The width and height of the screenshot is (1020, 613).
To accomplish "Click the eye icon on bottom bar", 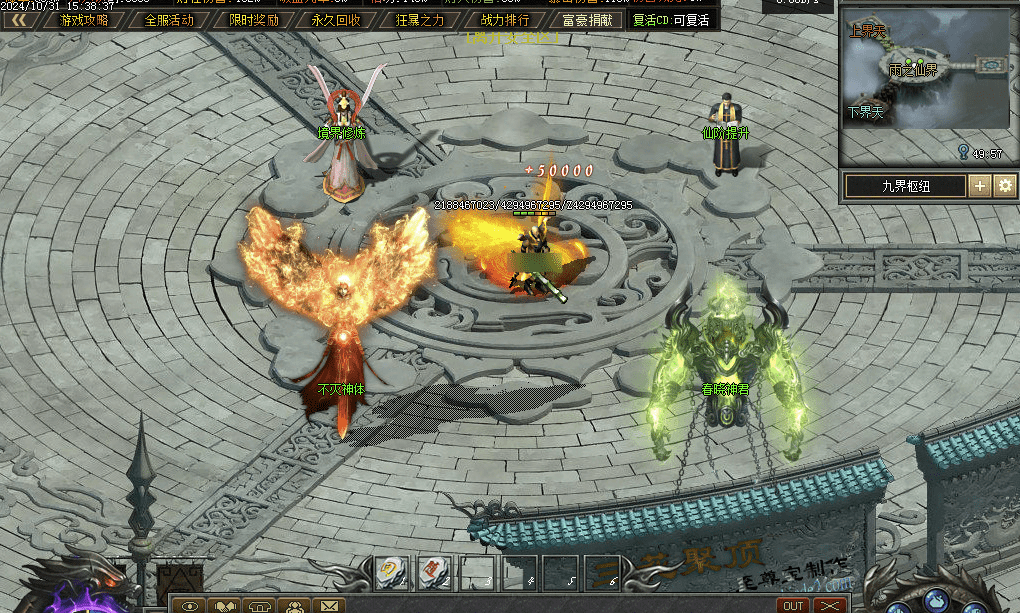I will click(191, 606).
